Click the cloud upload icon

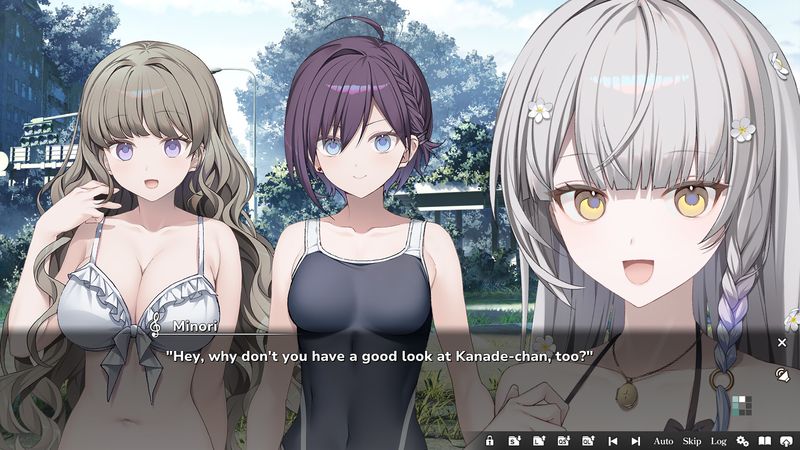click(x=787, y=441)
